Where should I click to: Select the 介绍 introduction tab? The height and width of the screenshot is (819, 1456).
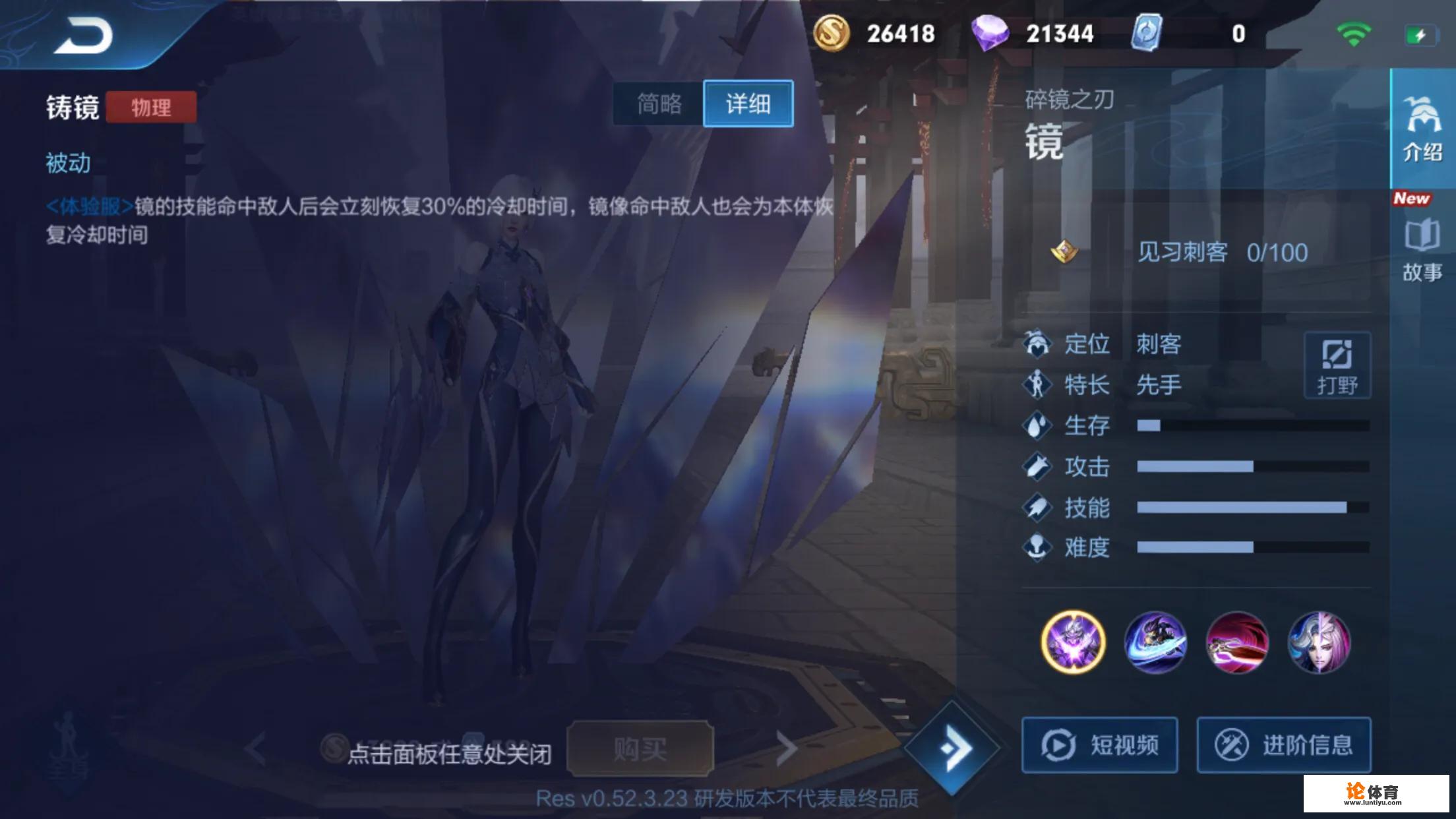click(1424, 129)
